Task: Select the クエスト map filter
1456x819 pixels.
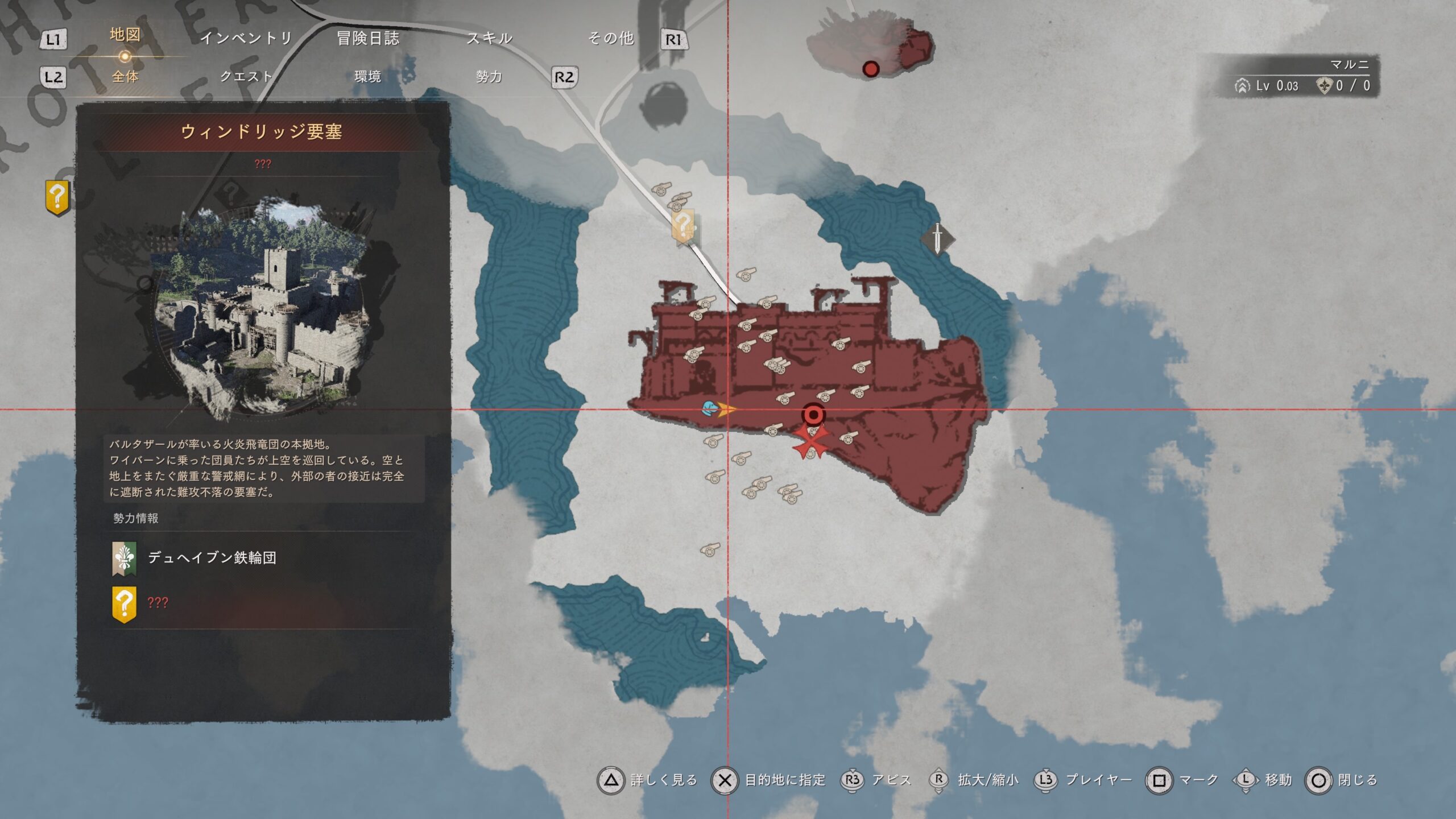Action: (246, 76)
